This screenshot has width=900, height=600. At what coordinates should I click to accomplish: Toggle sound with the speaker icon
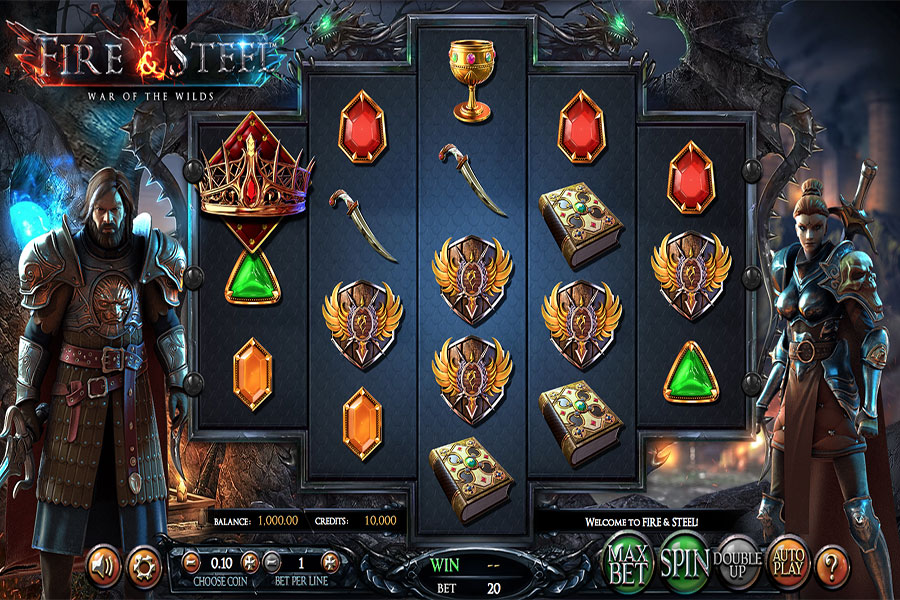coord(103,566)
